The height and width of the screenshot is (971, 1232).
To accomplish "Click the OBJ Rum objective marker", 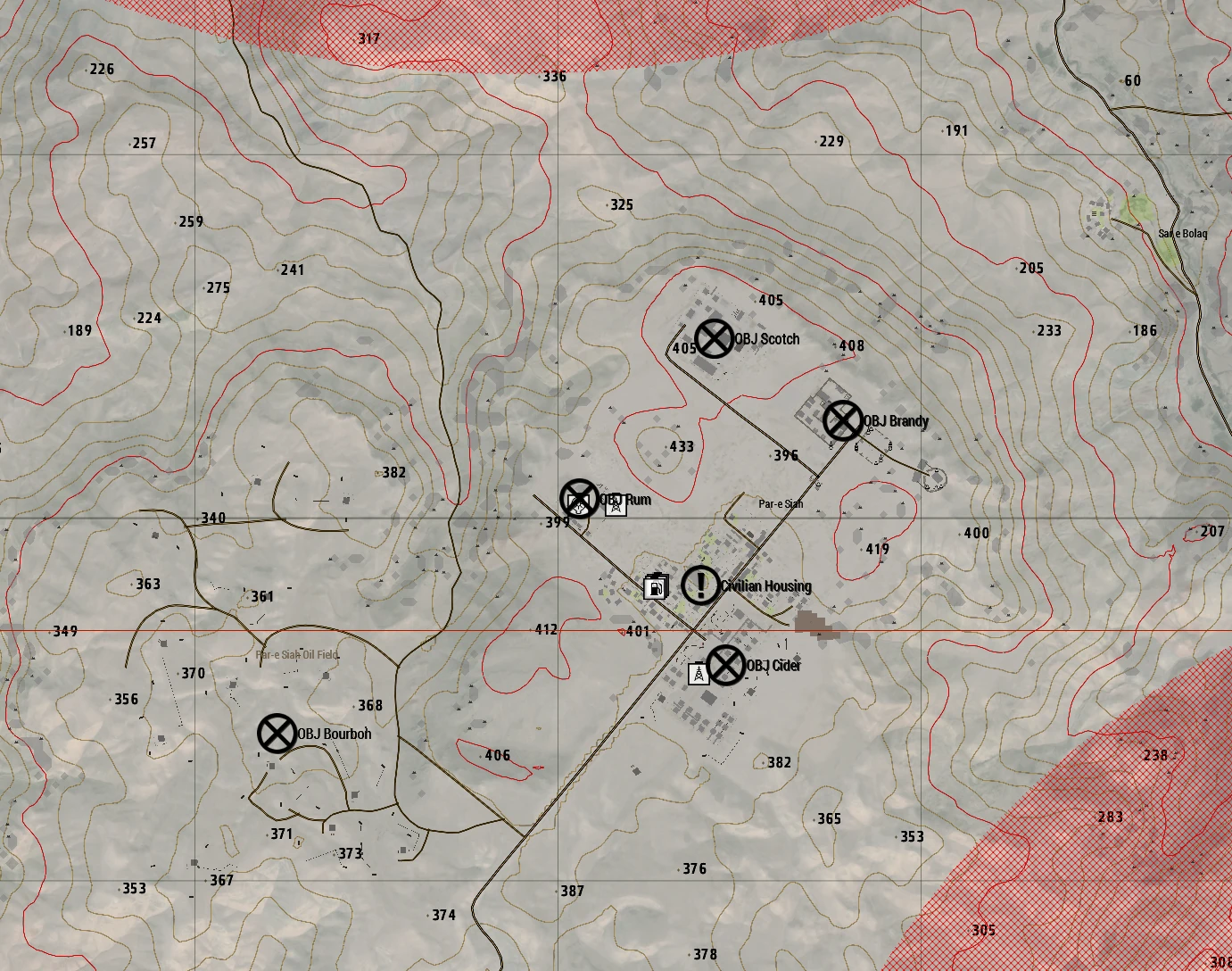I will point(579,498).
